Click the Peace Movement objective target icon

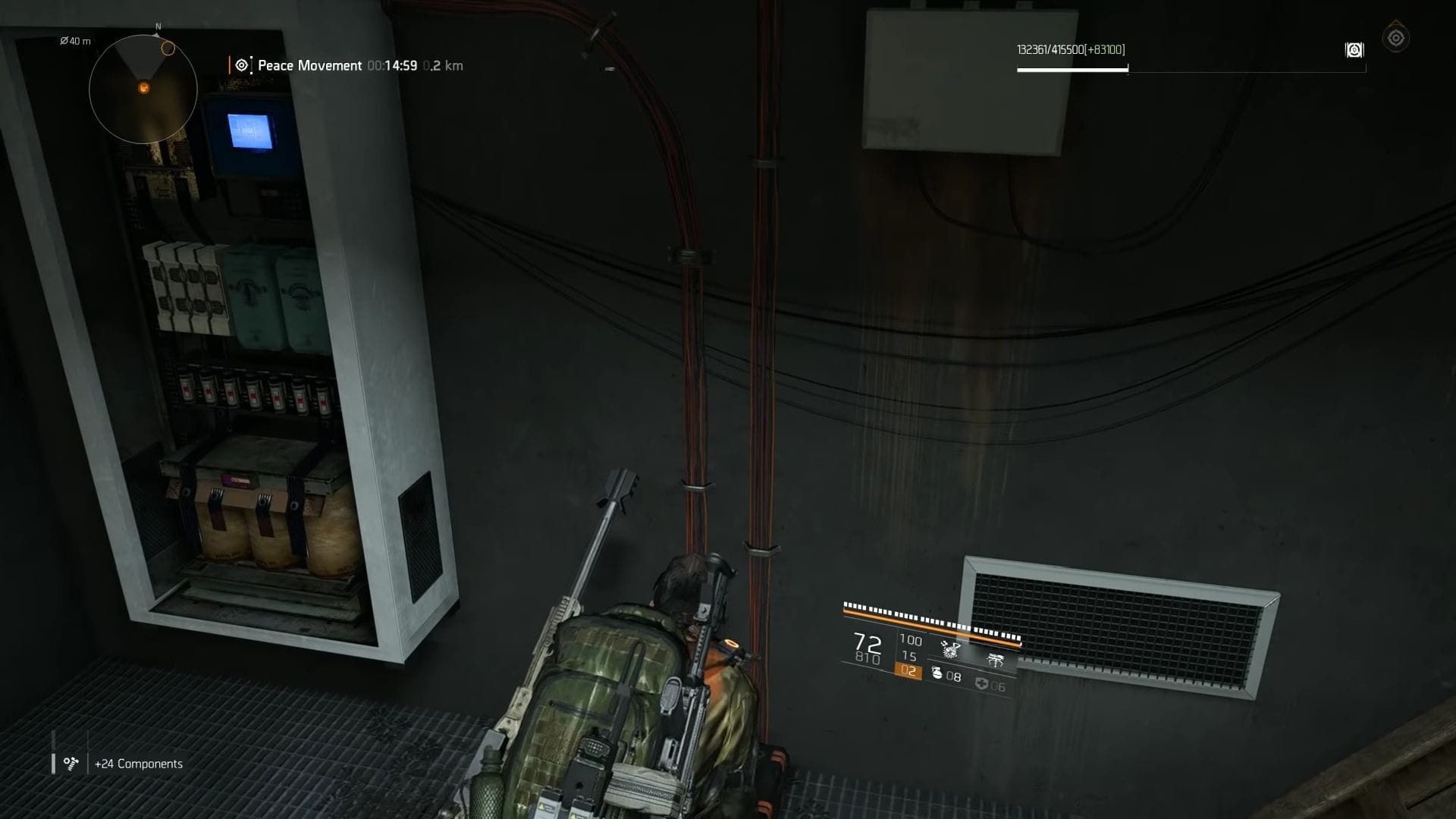pyautogui.click(x=240, y=65)
